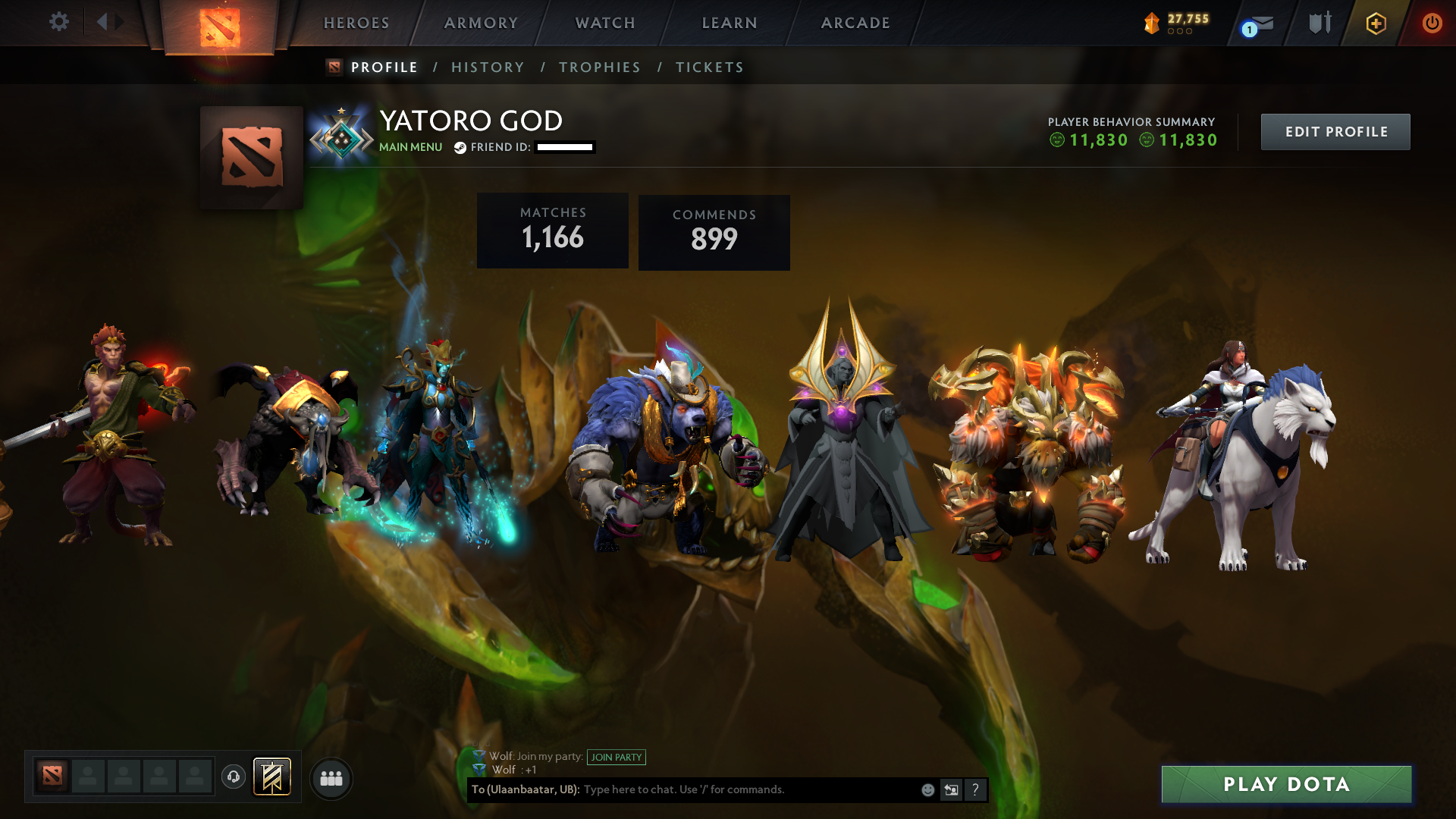The image size is (1456, 819).
Task: Accept Wolf's JOIN PARTY invite
Action: click(x=617, y=757)
